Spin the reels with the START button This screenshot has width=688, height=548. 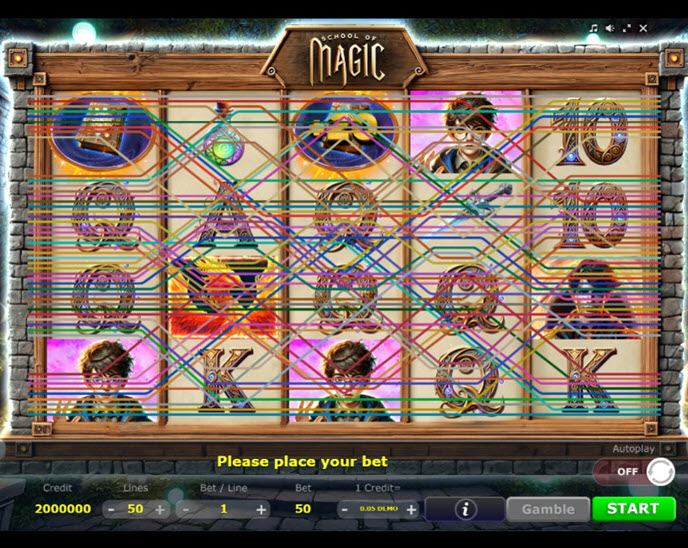tap(632, 508)
